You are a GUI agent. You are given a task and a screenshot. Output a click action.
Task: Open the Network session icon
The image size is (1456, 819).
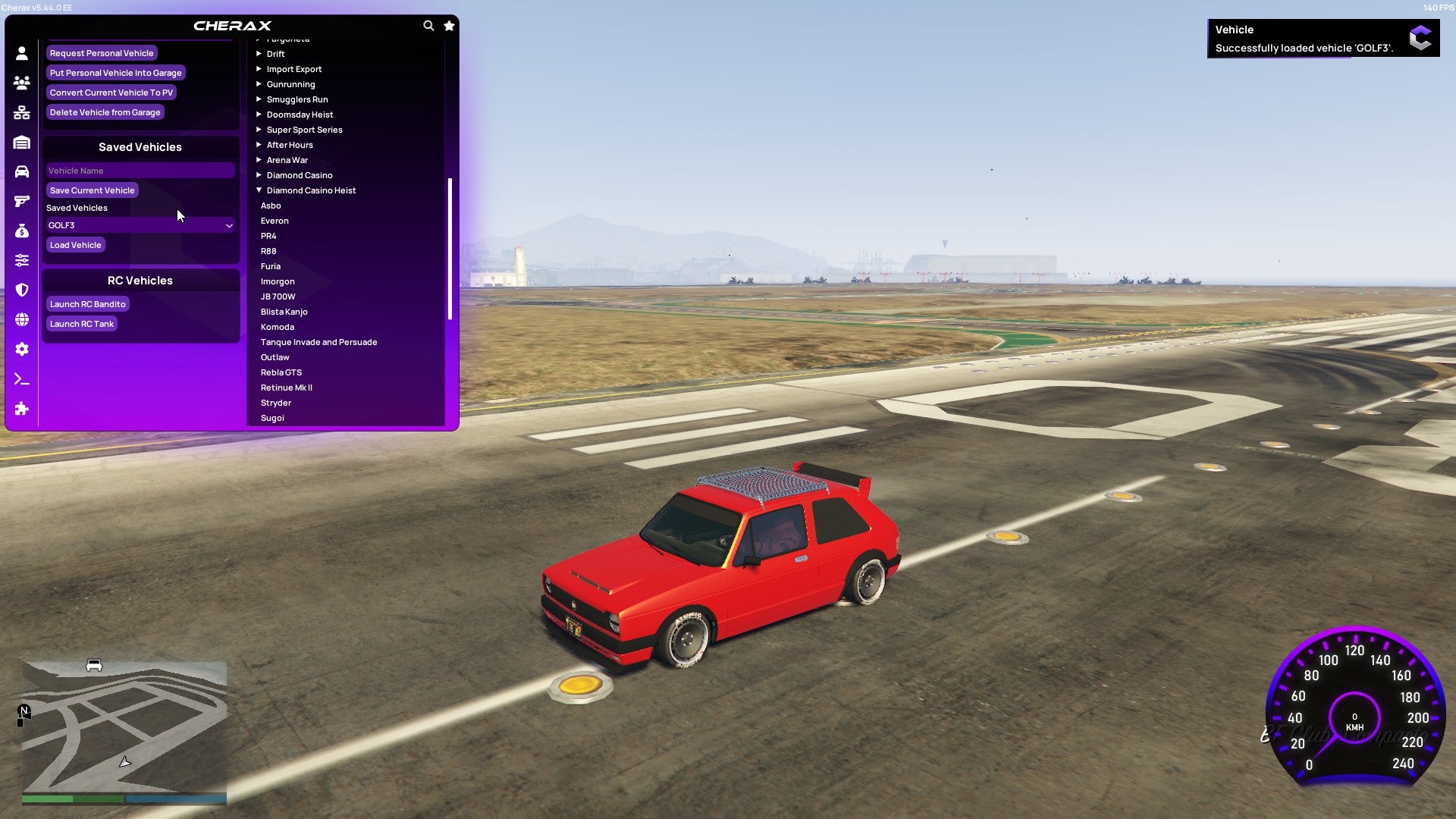[22, 112]
